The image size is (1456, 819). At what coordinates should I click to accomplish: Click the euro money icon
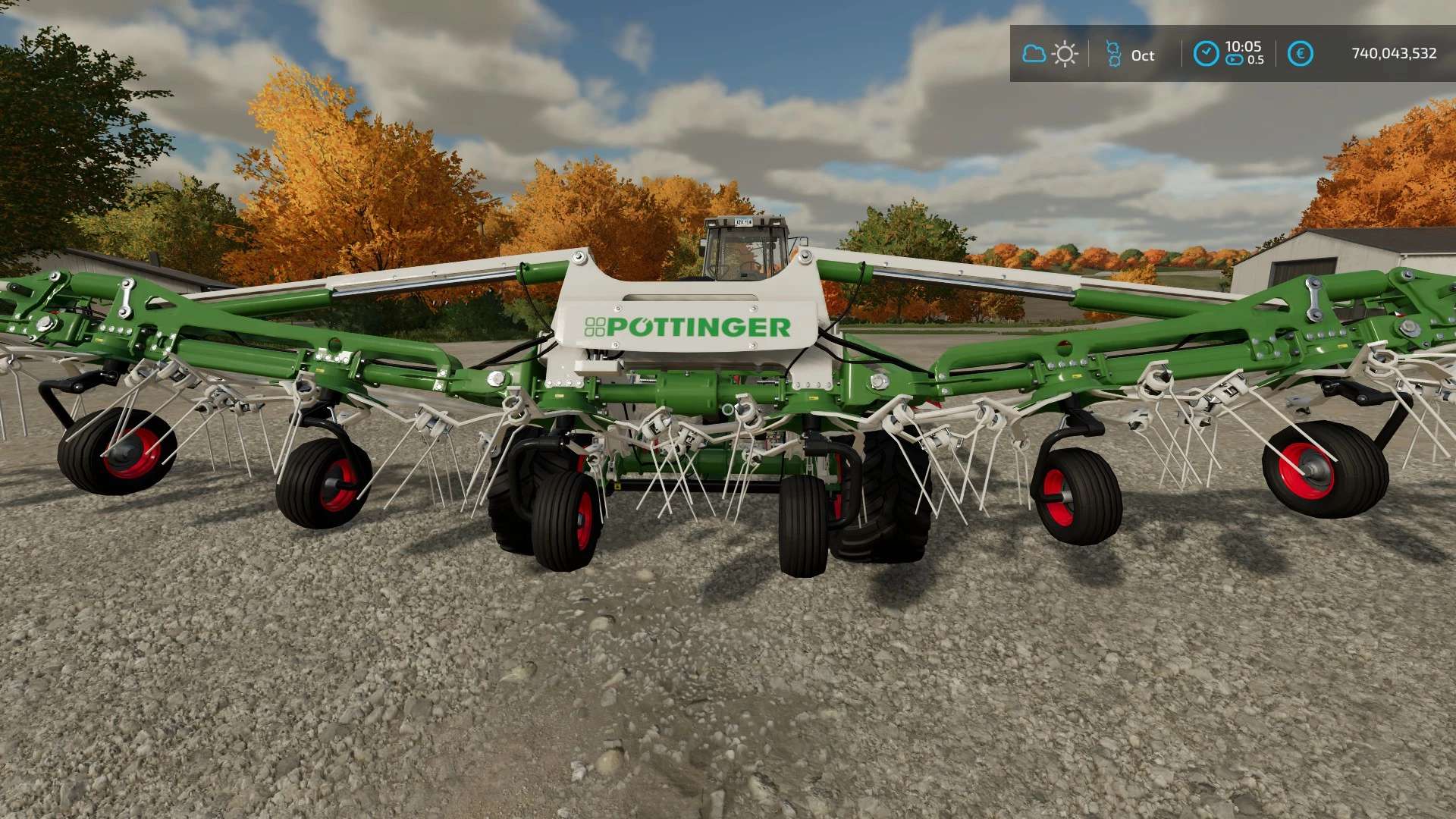[x=1300, y=54]
